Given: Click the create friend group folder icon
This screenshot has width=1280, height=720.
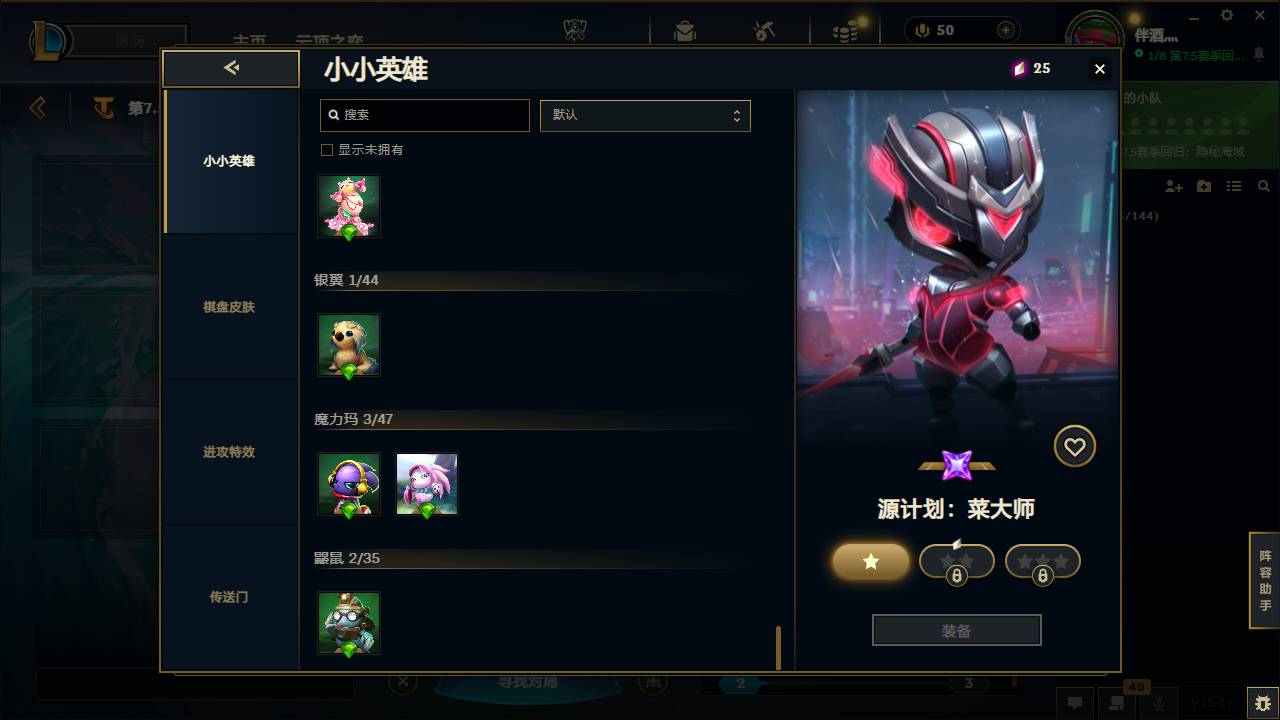Looking at the screenshot, I should coord(1203,186).
